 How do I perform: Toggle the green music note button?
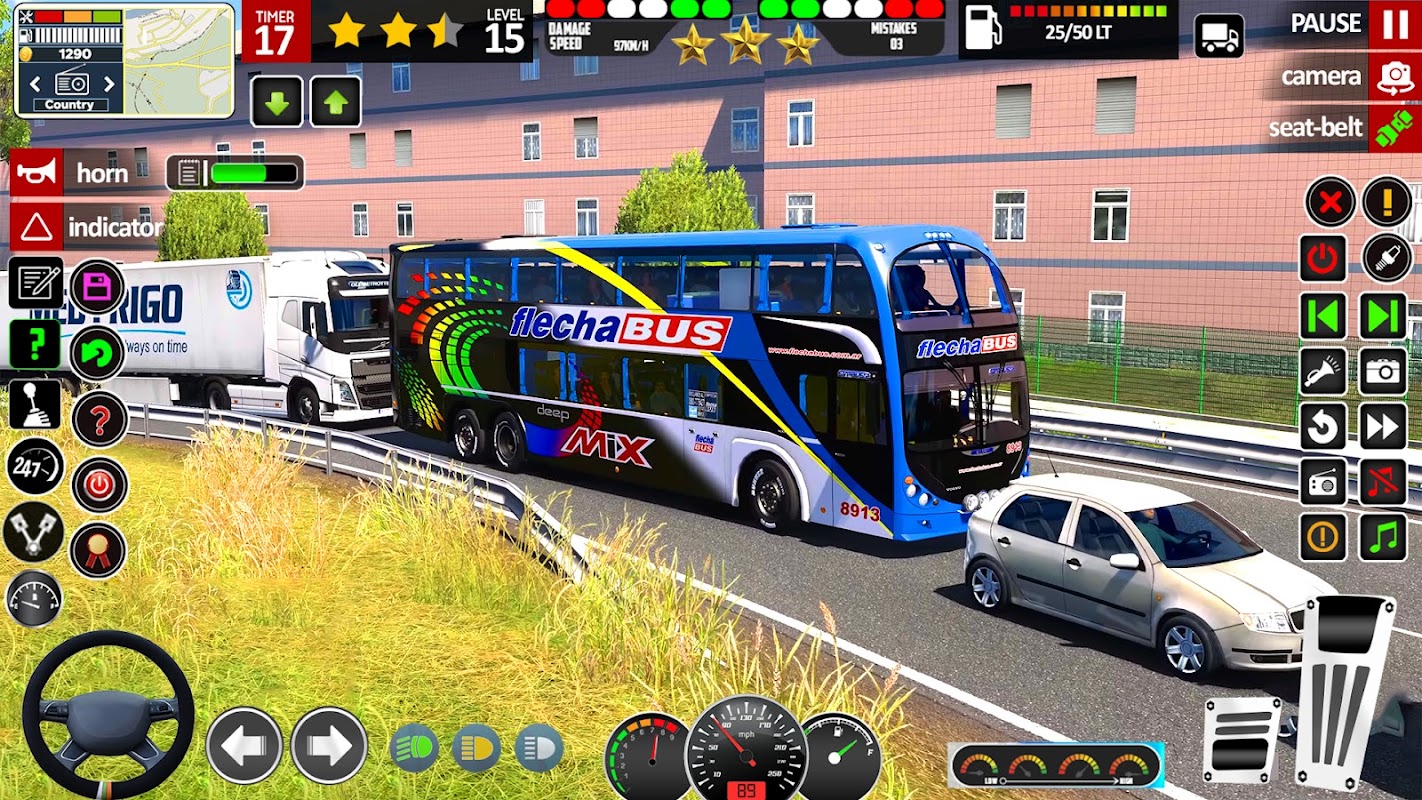pos(1383,538)
